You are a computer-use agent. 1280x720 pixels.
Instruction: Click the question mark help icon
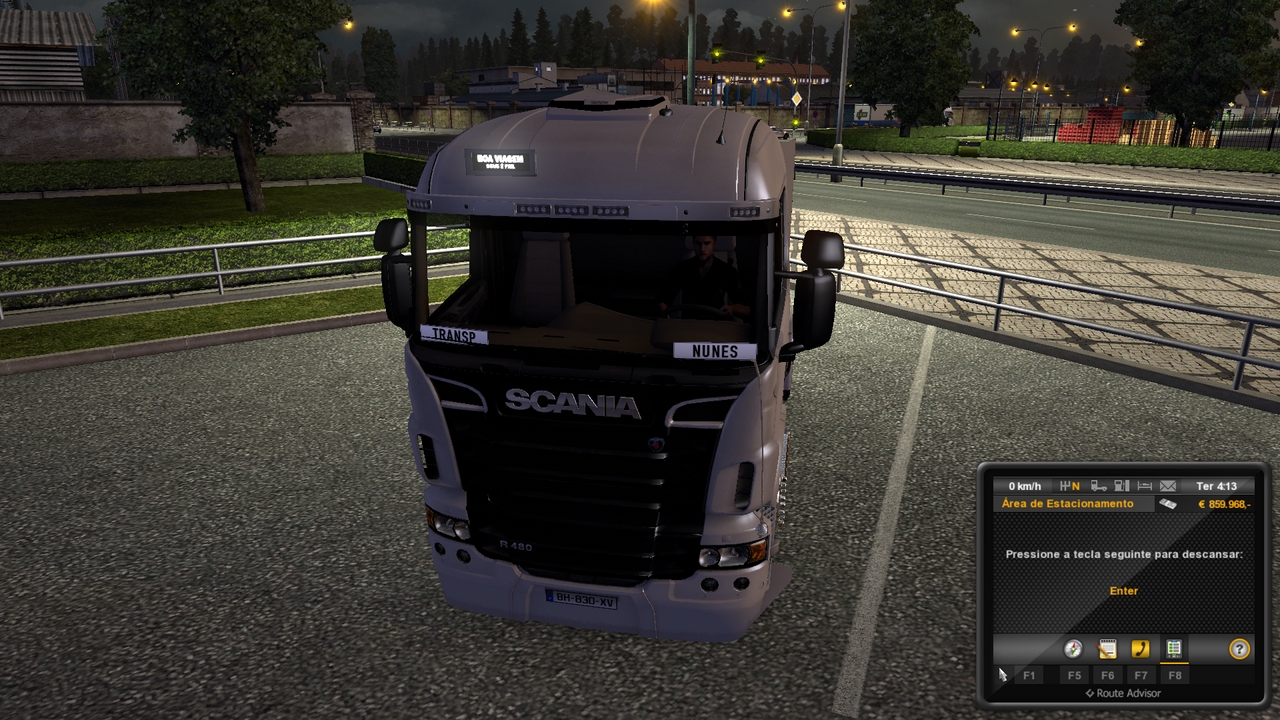(1239, 649)
